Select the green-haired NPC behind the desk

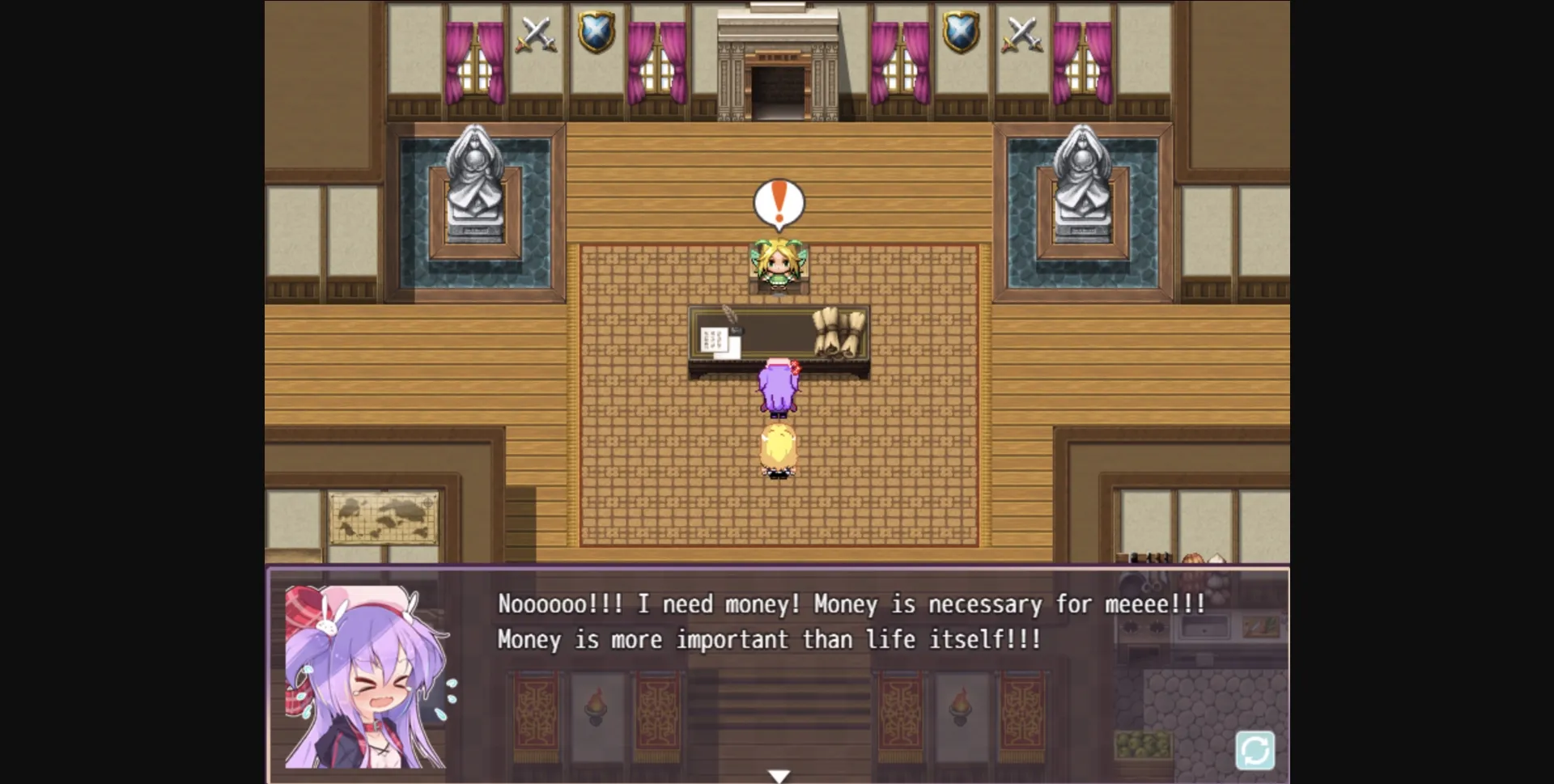tap(778, 263)
